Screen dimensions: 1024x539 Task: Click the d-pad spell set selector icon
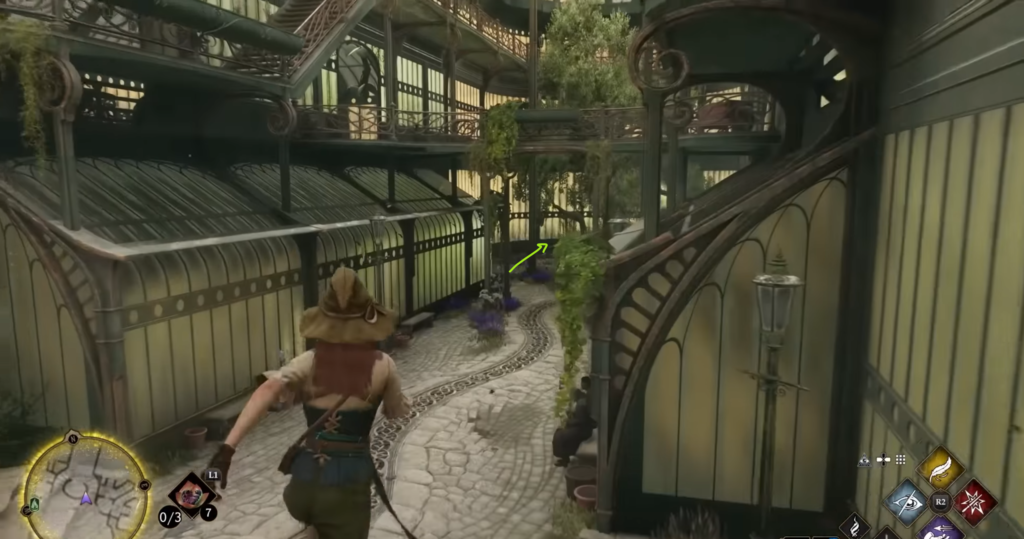coord(883,459)
